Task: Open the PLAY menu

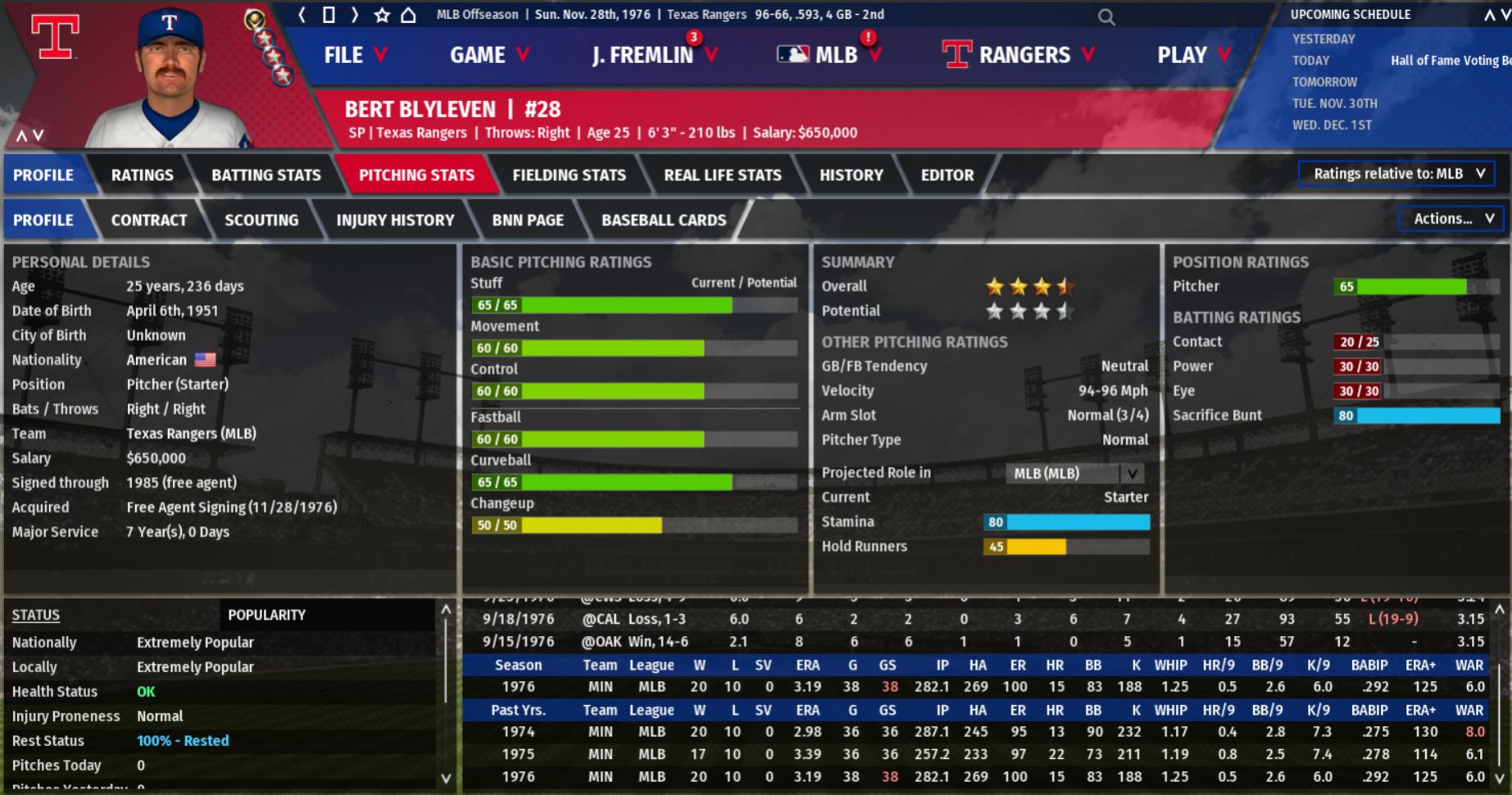Action: point(1193,55)
